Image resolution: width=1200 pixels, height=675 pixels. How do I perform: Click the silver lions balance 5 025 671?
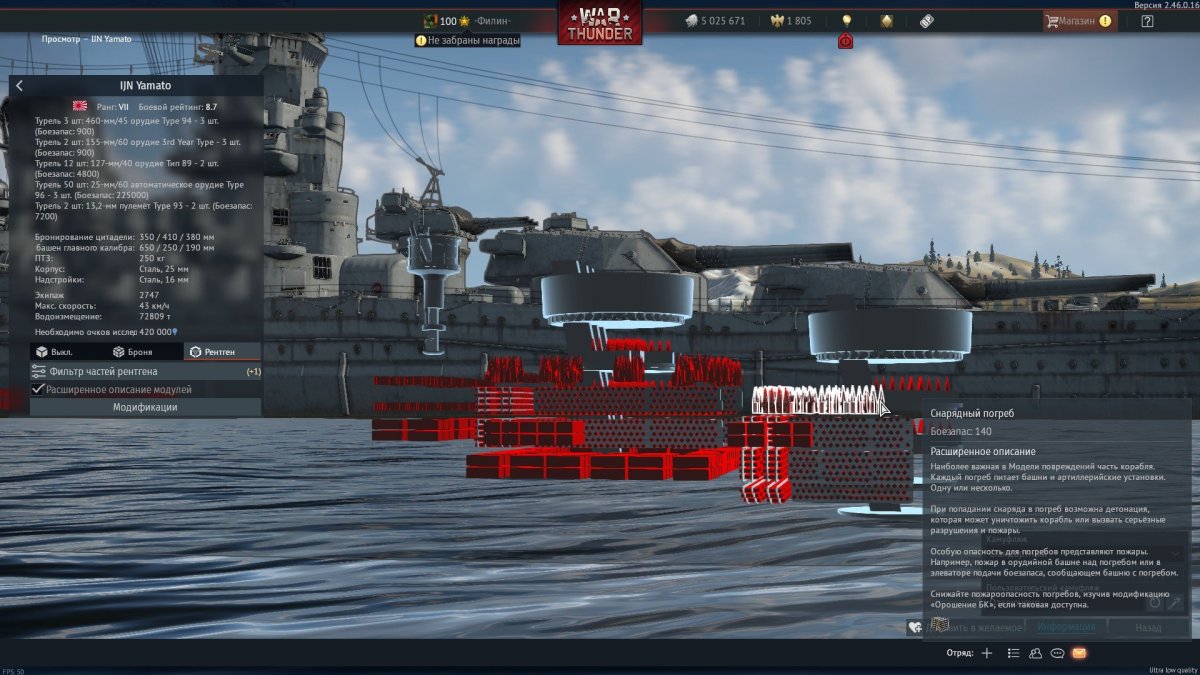pos(715,21)
